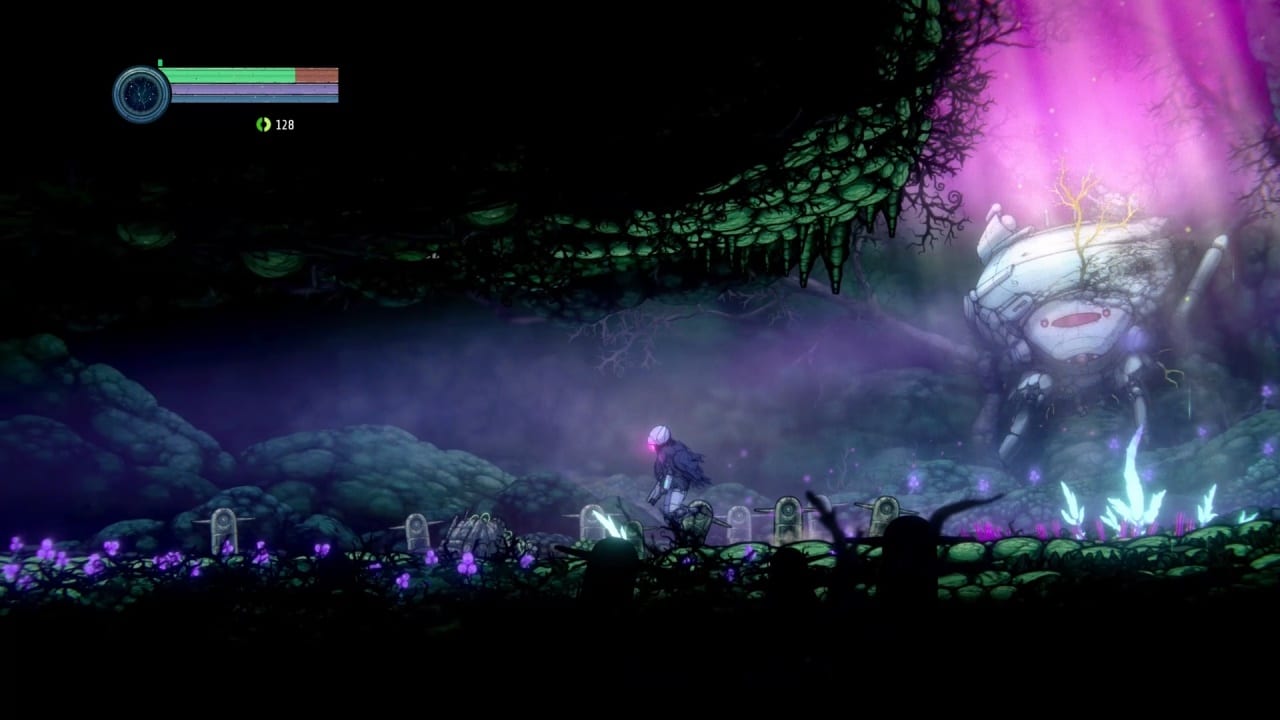Select the circular blue gauge emblem
The width and height of the screenshot is (1280, 720).
tap(143, 94)
